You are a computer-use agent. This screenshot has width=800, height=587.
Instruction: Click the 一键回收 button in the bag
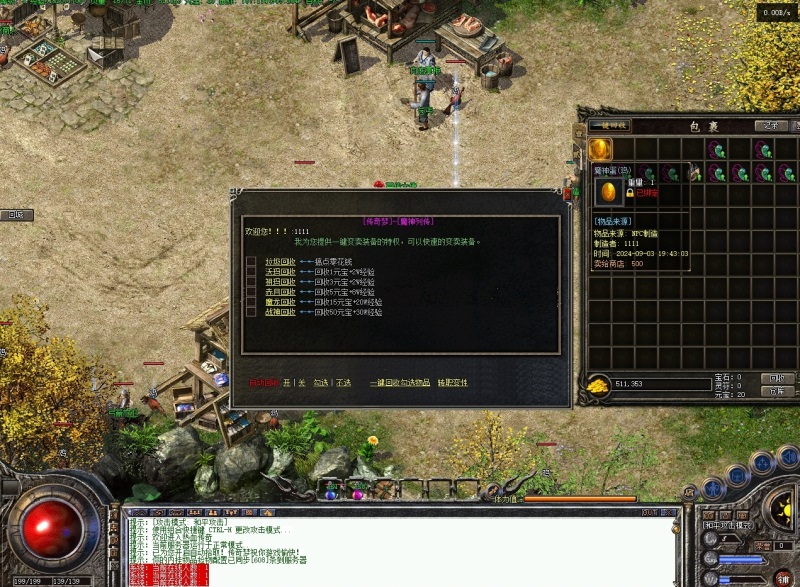point(608,126)
